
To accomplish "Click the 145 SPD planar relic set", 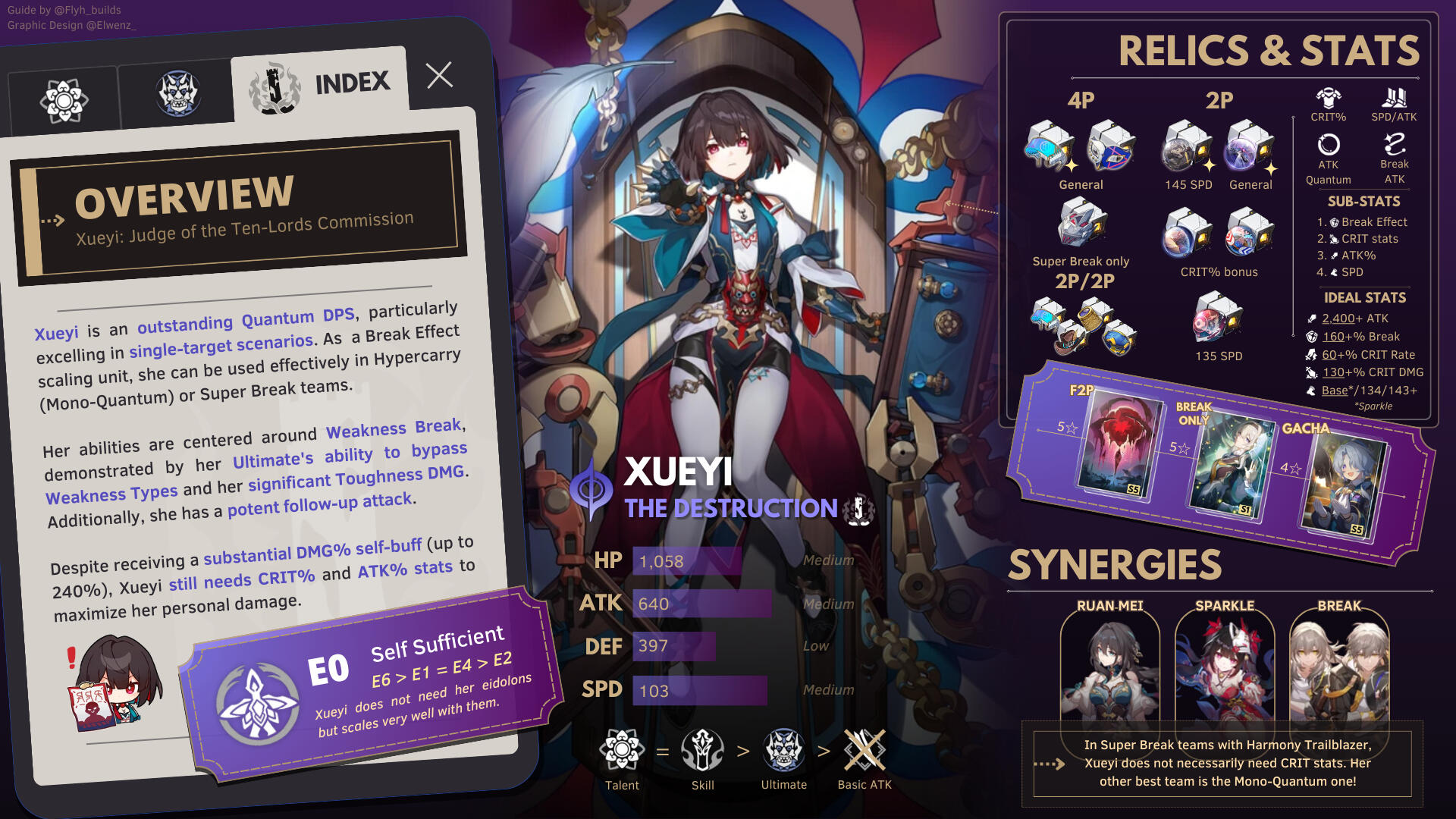I will click(x=1188, y=147).
